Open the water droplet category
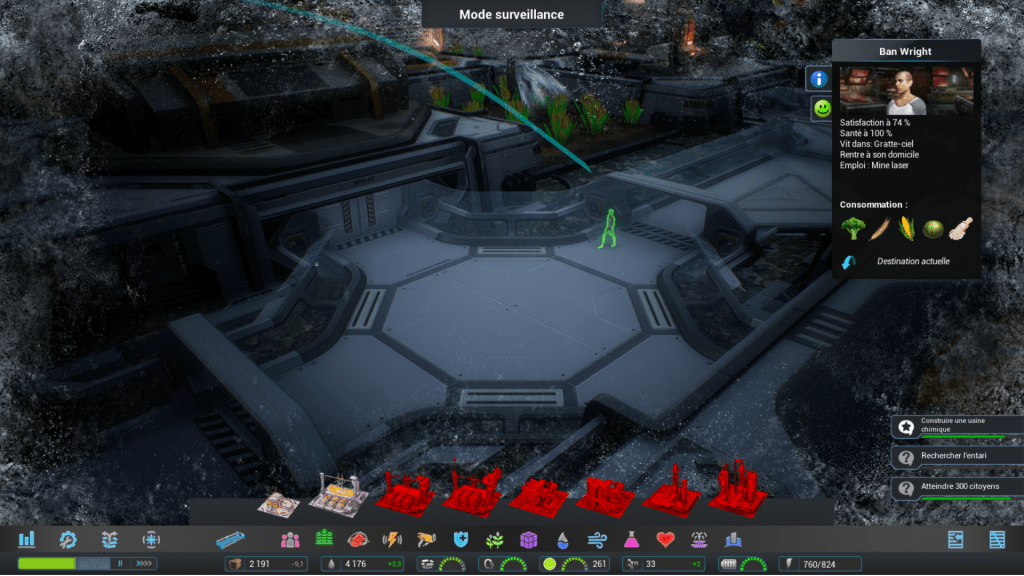The height and width of the screenshot is (576, 1024). tap(563, 540)
